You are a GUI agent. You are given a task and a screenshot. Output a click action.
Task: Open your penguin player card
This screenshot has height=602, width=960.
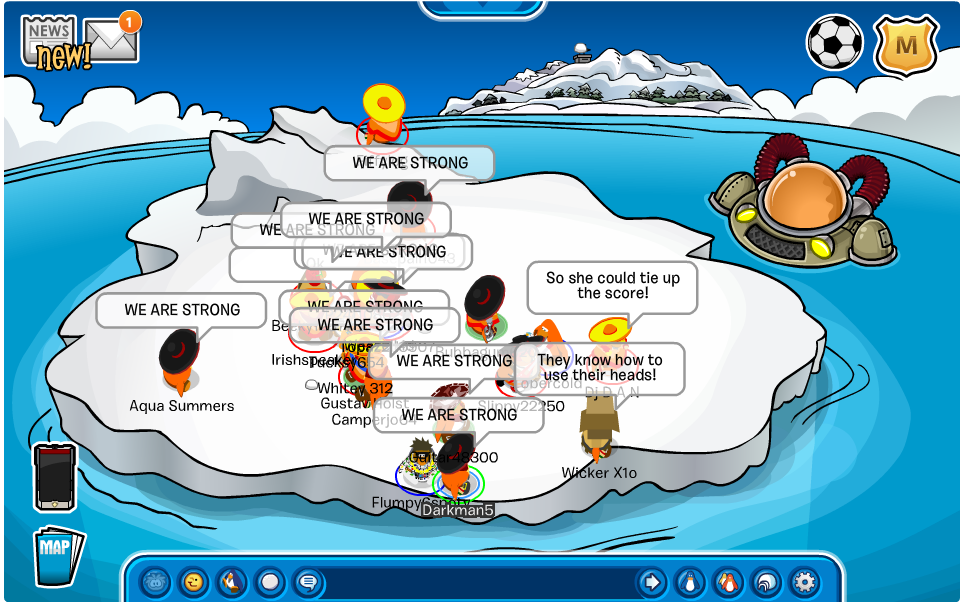(x=689, y=581)
